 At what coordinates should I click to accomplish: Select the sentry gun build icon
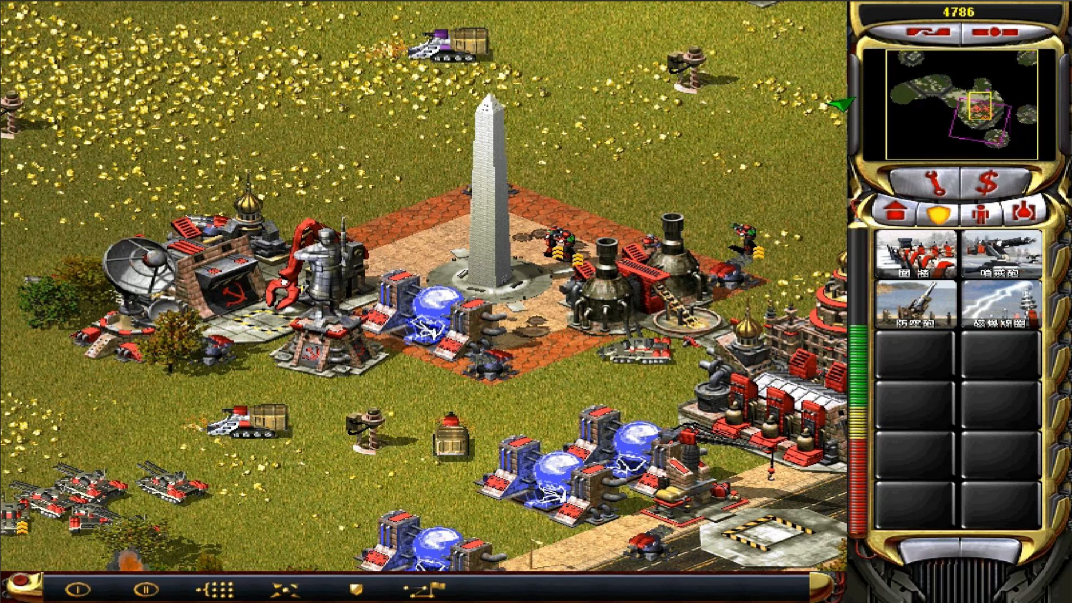tap(1001, 255)
